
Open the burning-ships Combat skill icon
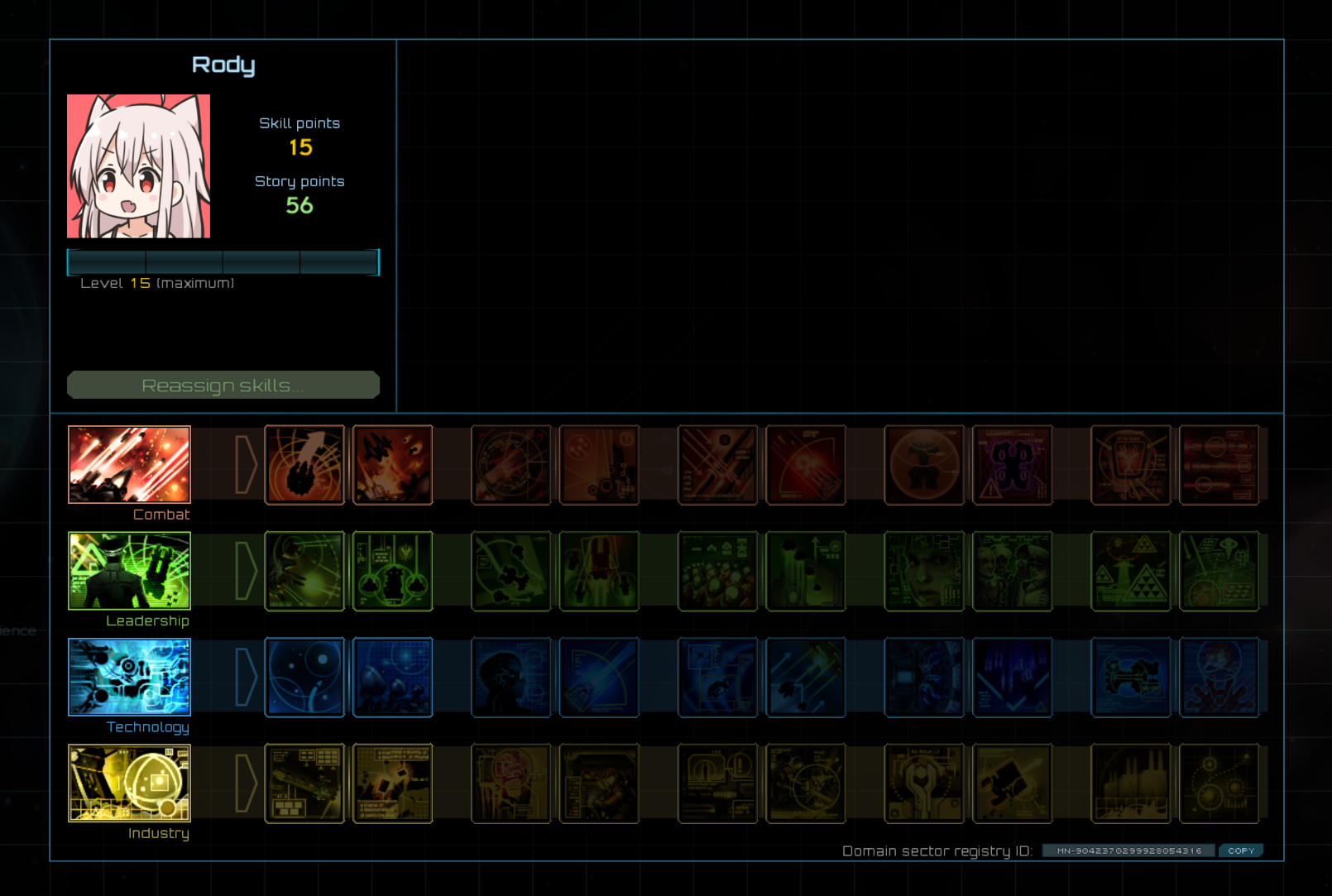pyautogui.click(x=392, y=465)
